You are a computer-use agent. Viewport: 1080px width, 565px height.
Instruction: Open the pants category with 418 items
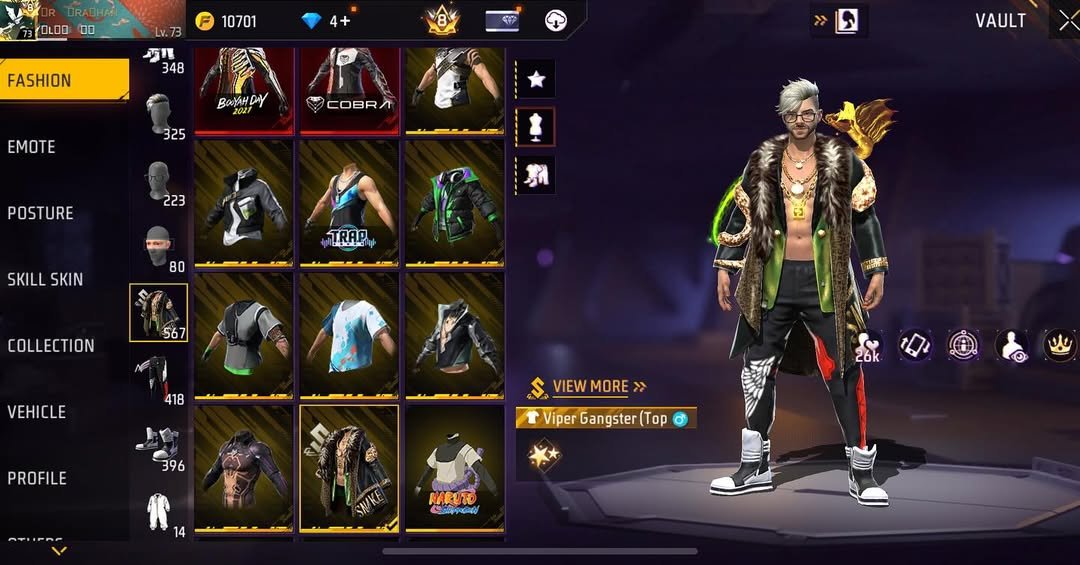pos(158,377)
